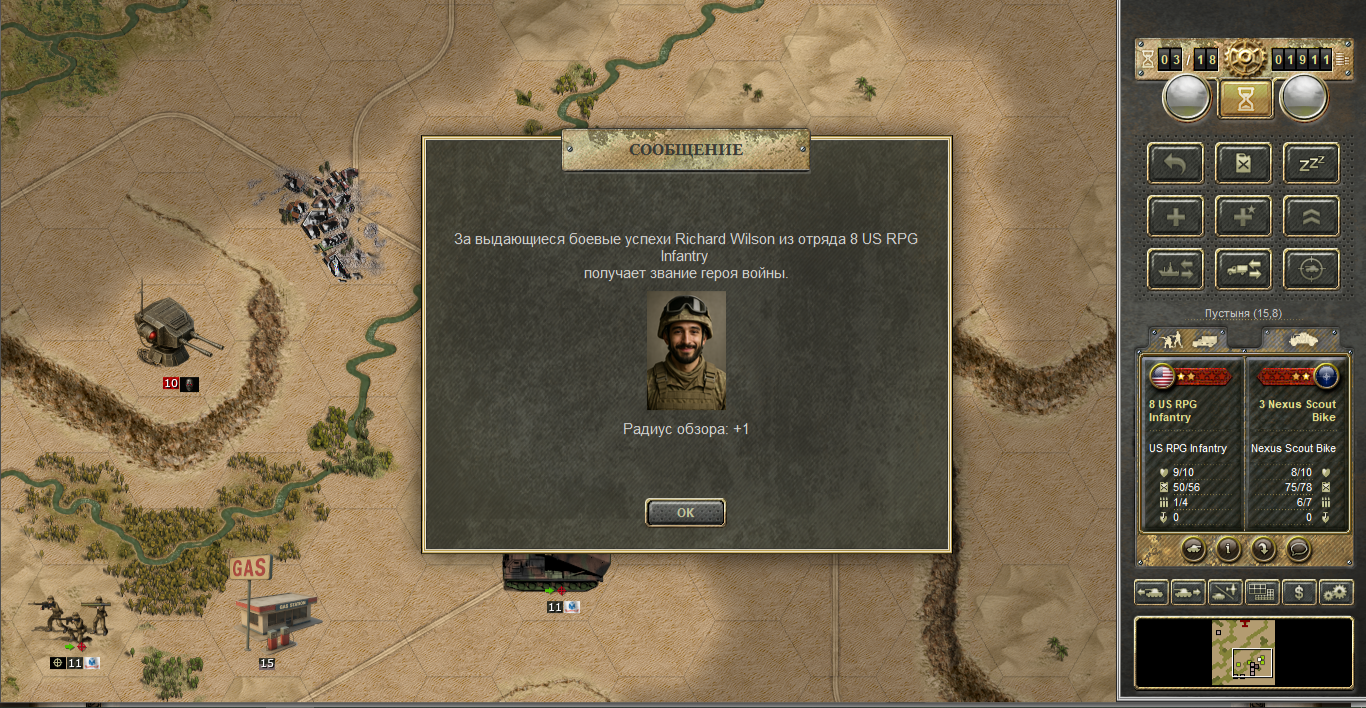
Task: Click the round curved arrow button
Action: (x=1263, y=548)
